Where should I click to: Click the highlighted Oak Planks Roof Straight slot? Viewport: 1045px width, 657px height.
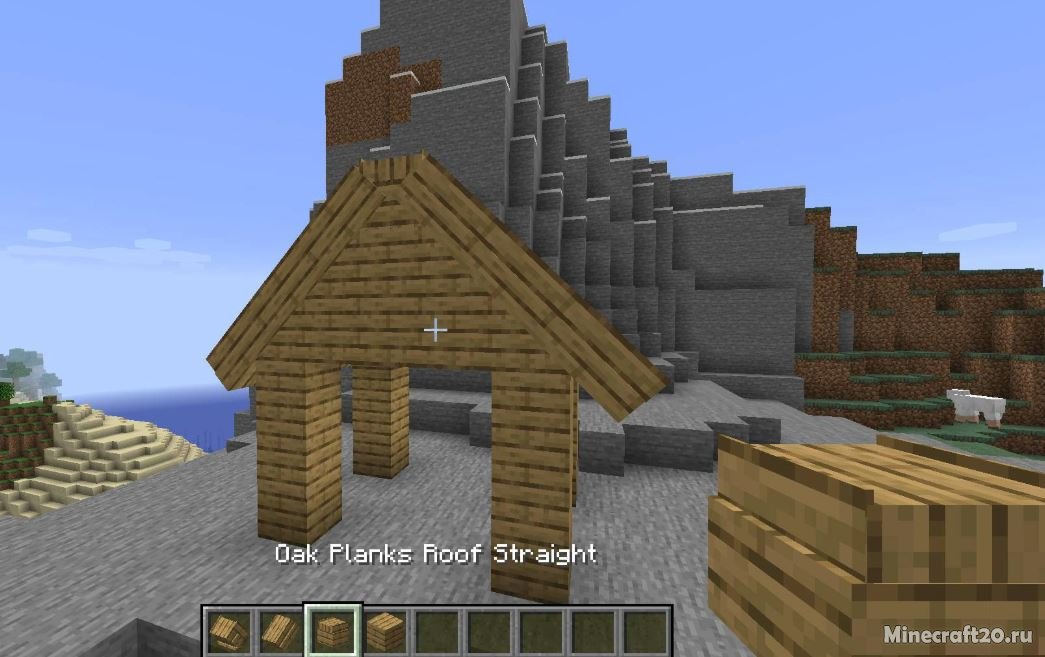pyautogui.click(x=332, y=631)
